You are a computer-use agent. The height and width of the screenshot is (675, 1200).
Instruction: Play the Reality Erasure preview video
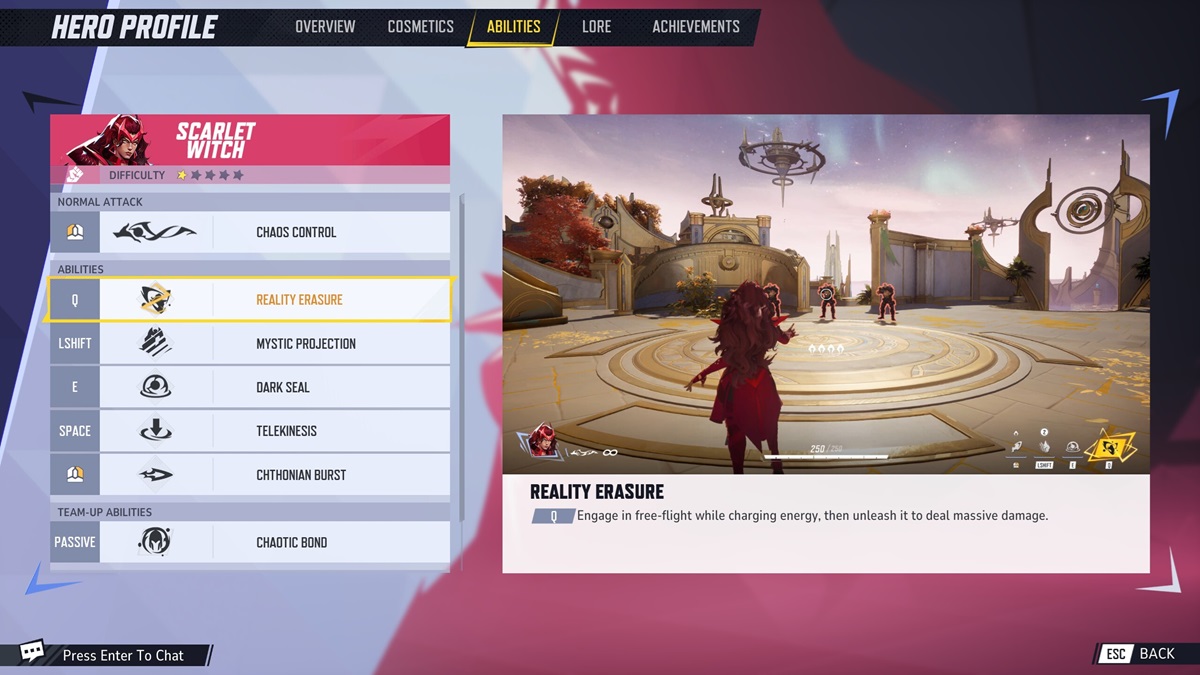pyautogui.click(x=825, y=293)
